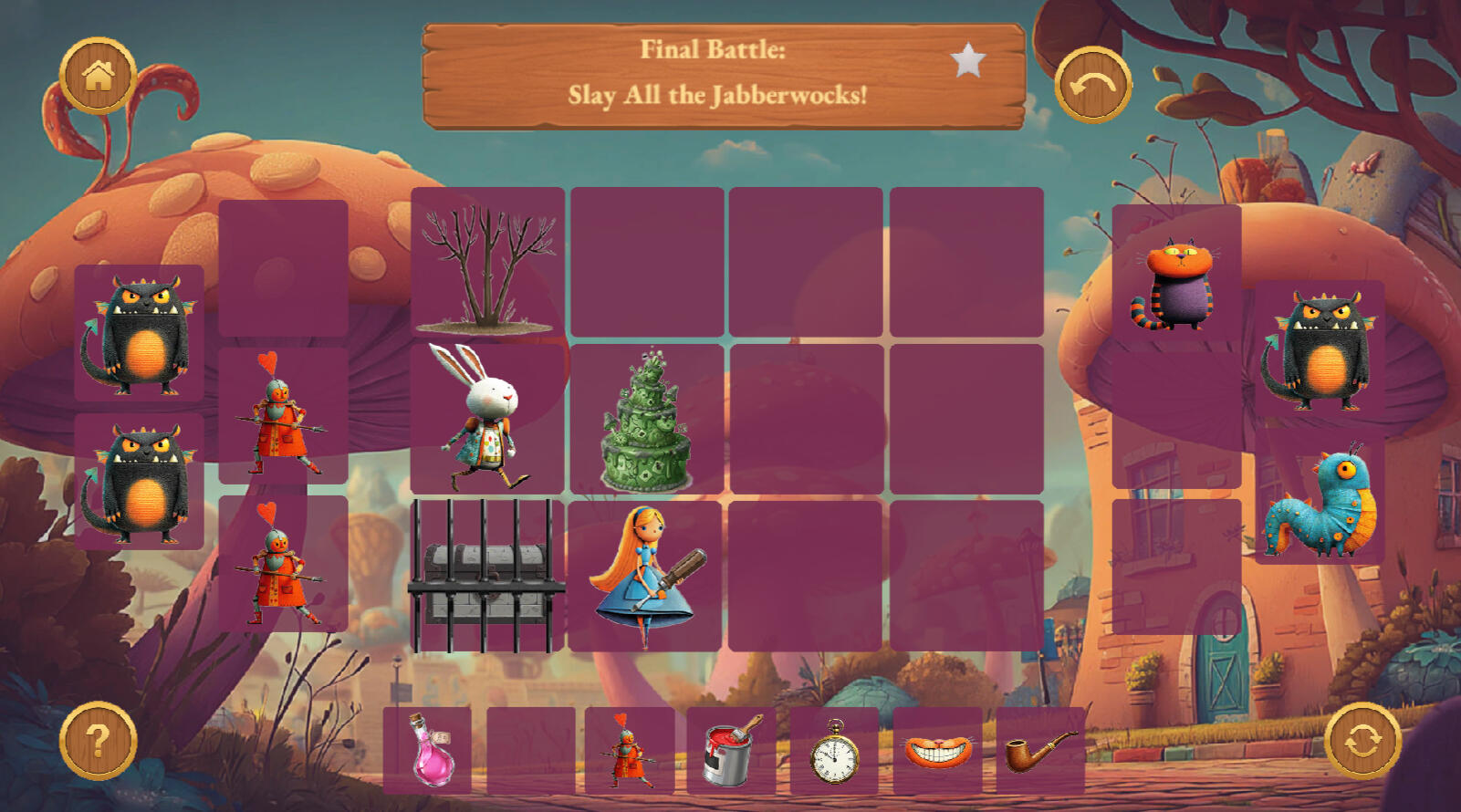Select the Cheshire grin item

(937, 750)
